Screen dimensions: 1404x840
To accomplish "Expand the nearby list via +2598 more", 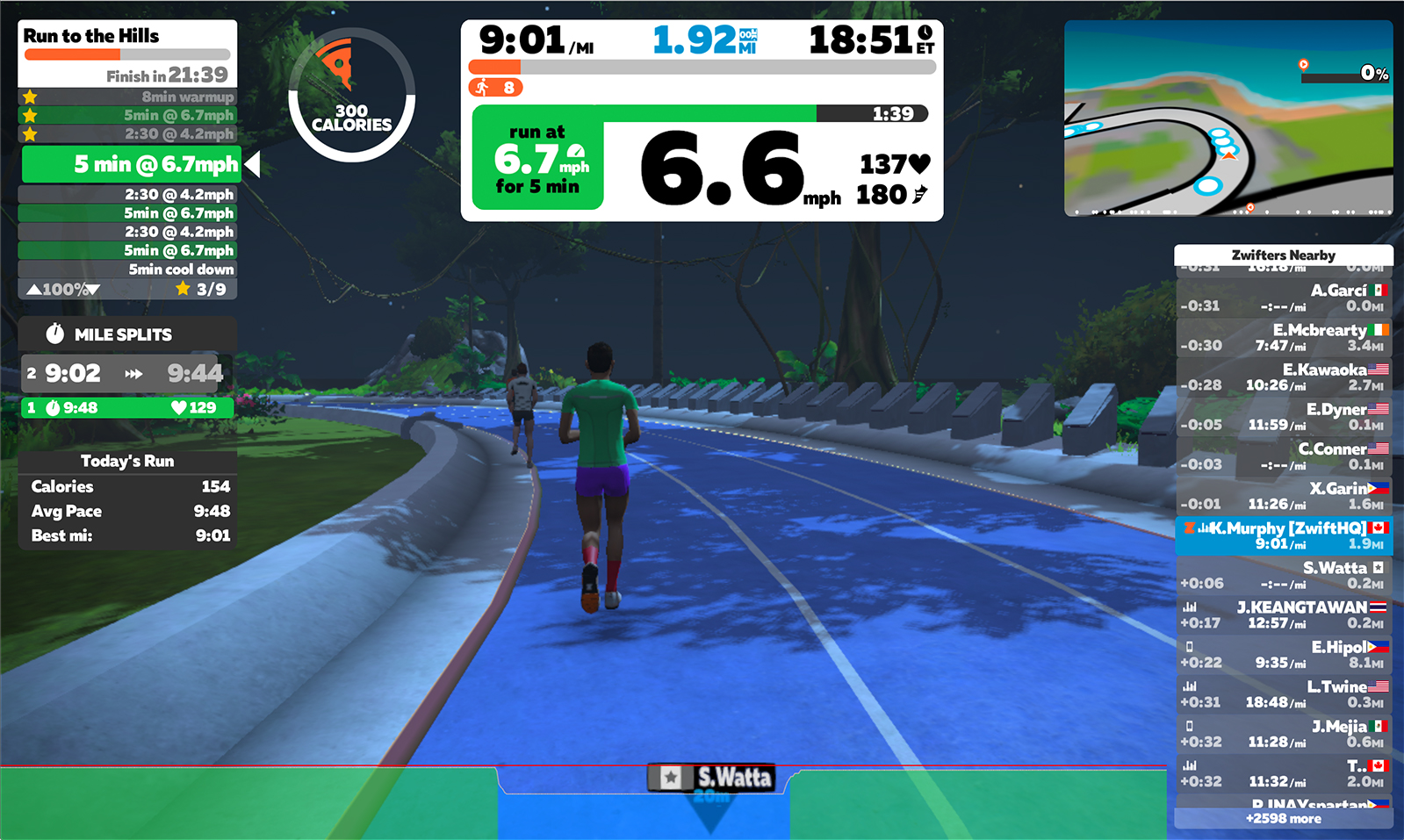I will point(1284,817).
